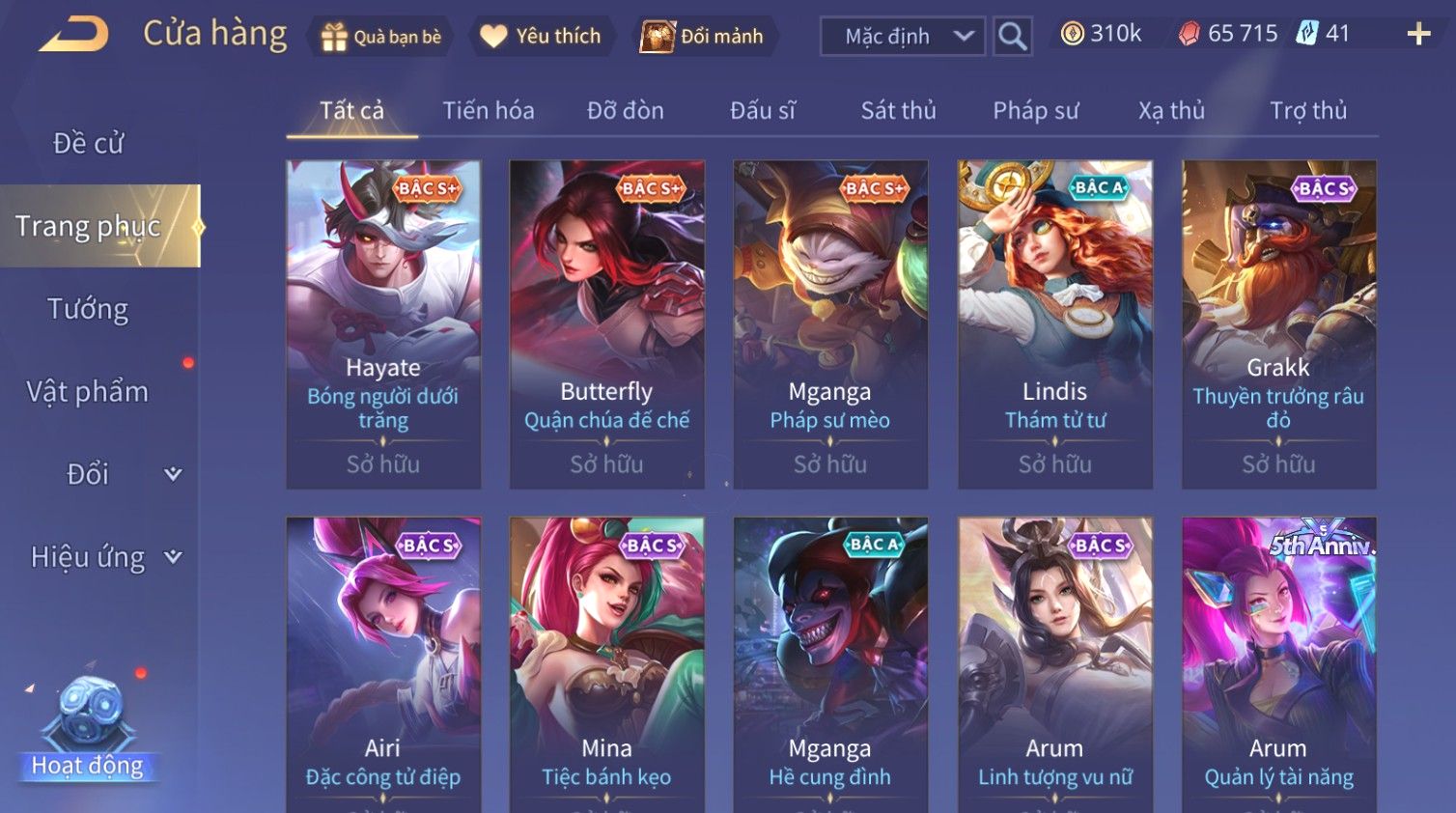Image resolution: width=1456 pixels, height=813 pixels.
Task: Open the Yêu thích favorites list
Action: [542, 37]
